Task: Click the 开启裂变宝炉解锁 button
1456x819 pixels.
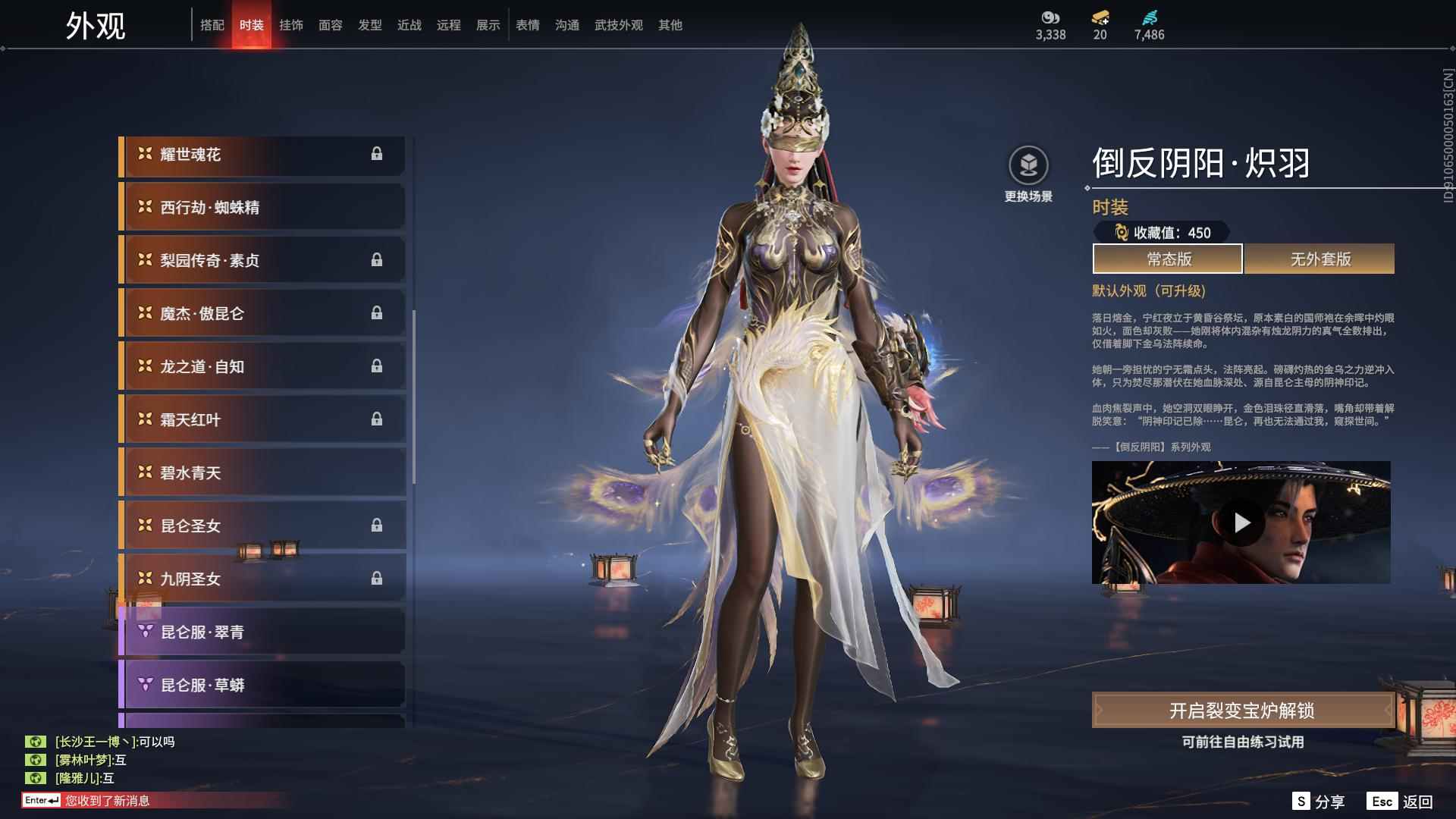Action: click(x=1241, y=711)
